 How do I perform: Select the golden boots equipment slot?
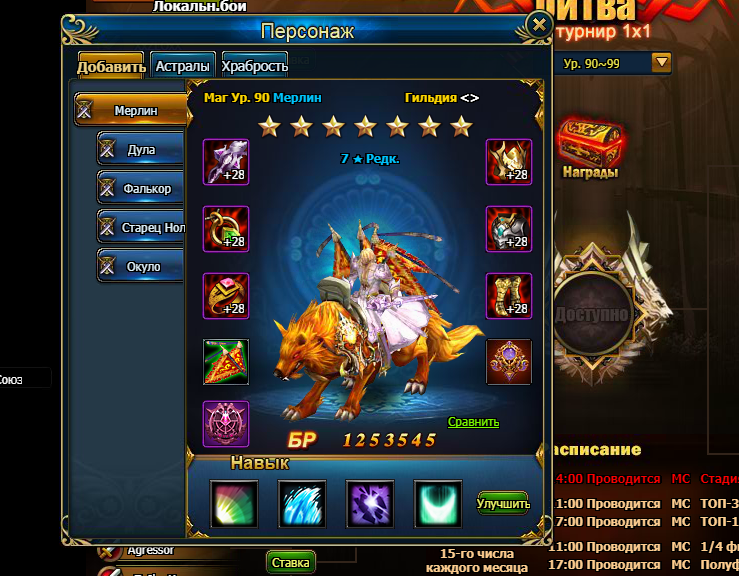508,295
